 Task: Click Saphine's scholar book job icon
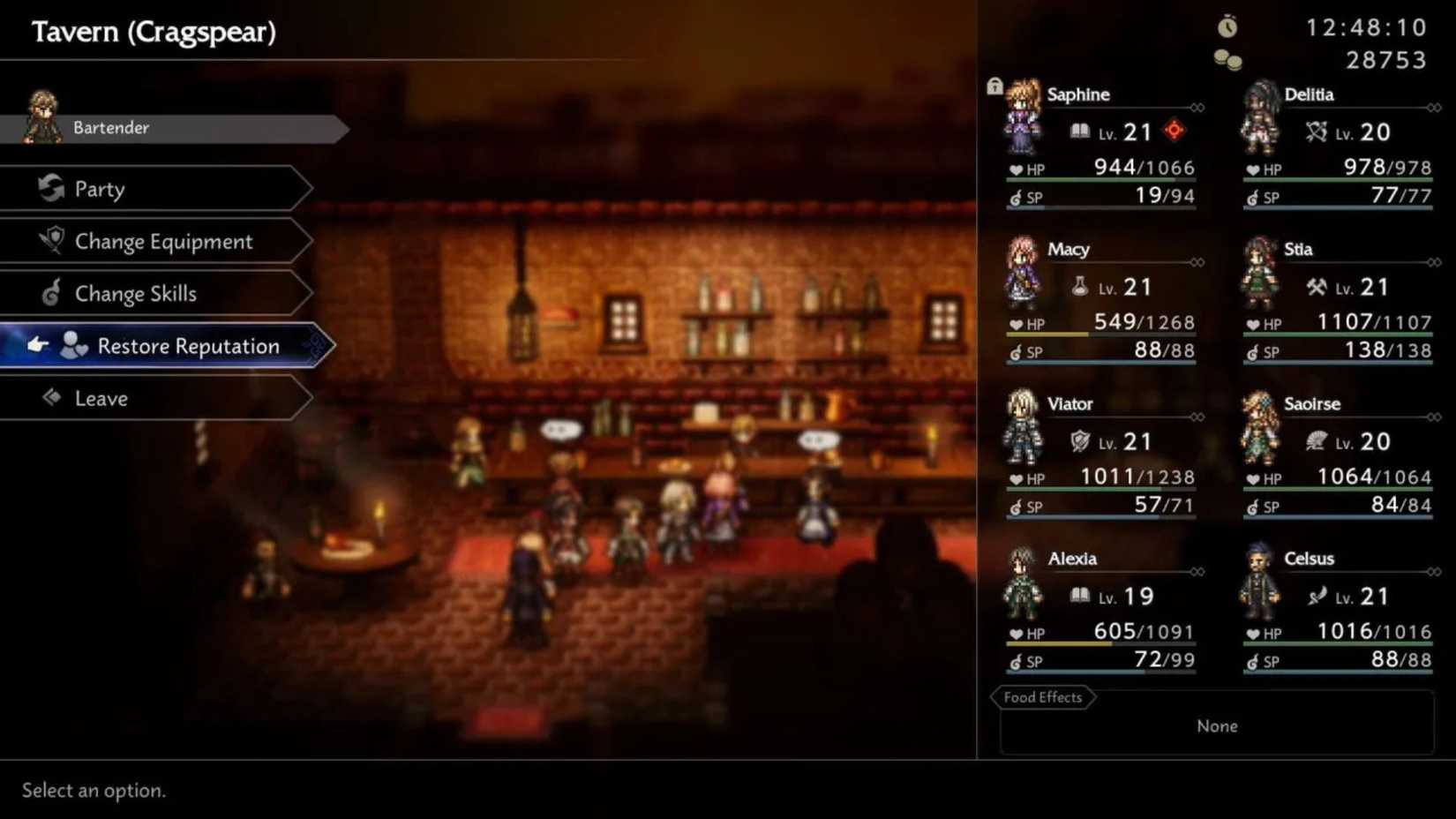click(1080, 131)
